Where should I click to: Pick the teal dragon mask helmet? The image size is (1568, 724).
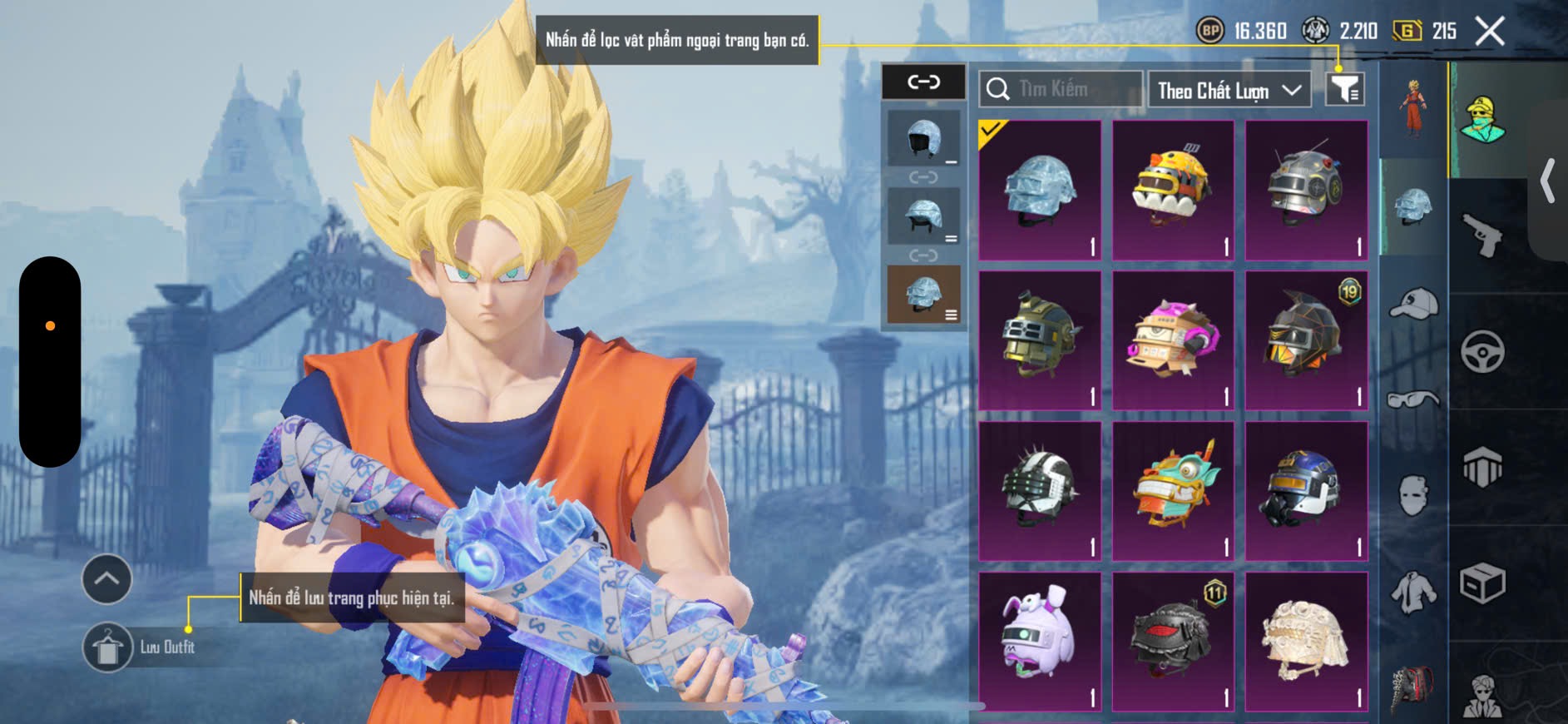click(x=1173, y=491)
